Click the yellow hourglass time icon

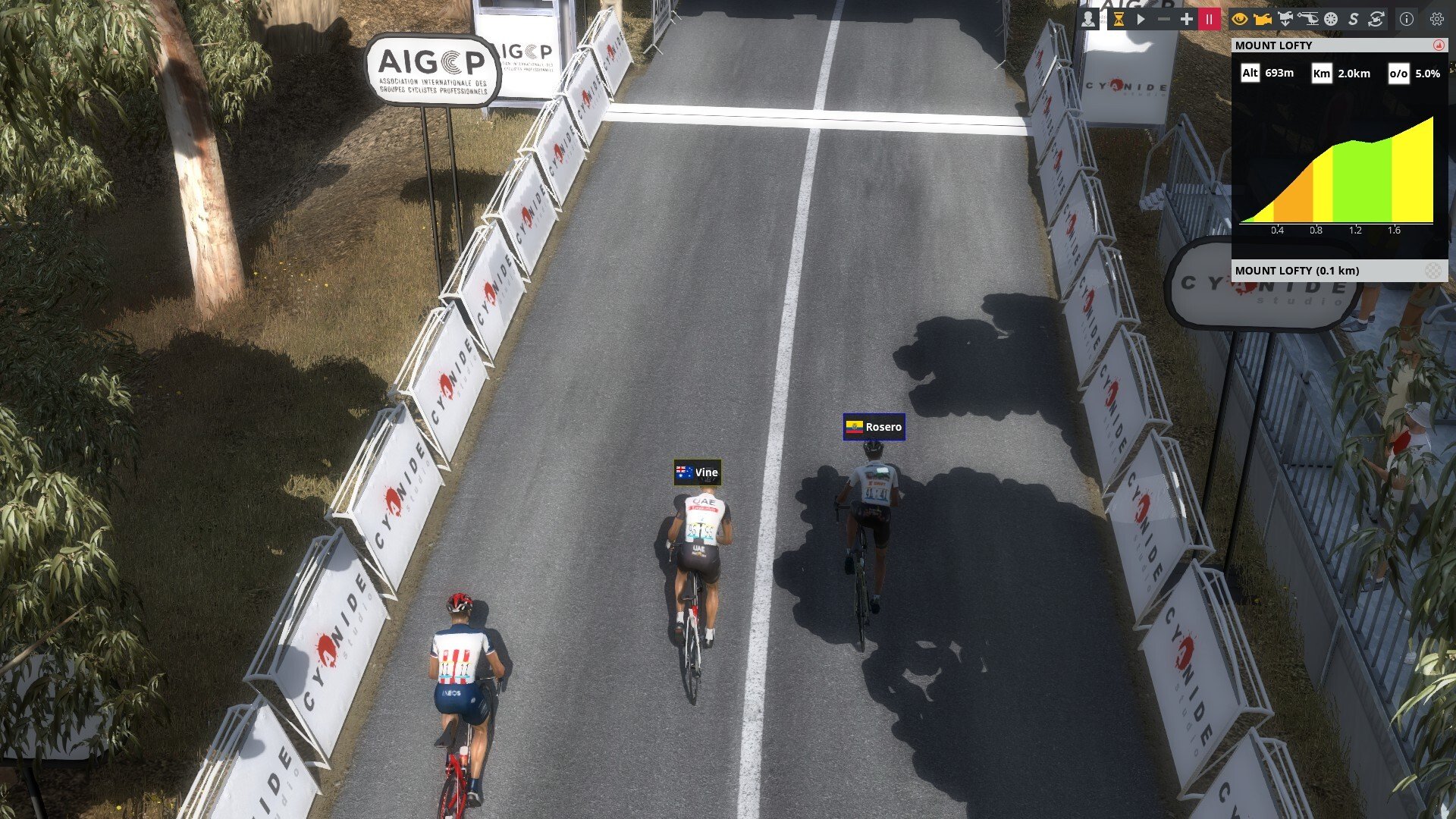[1118, 19]
